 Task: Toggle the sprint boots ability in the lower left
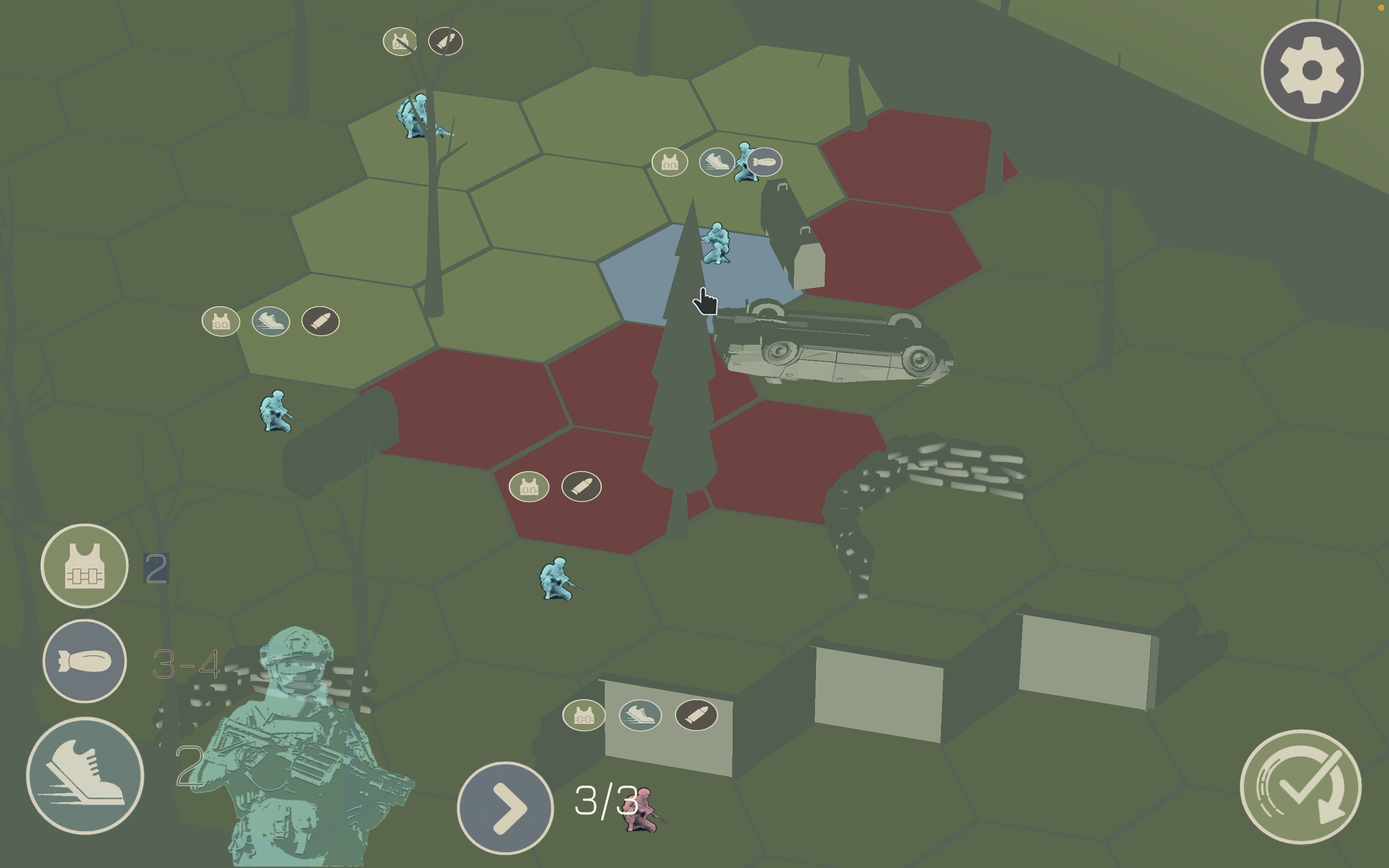(x=84, y=775)
